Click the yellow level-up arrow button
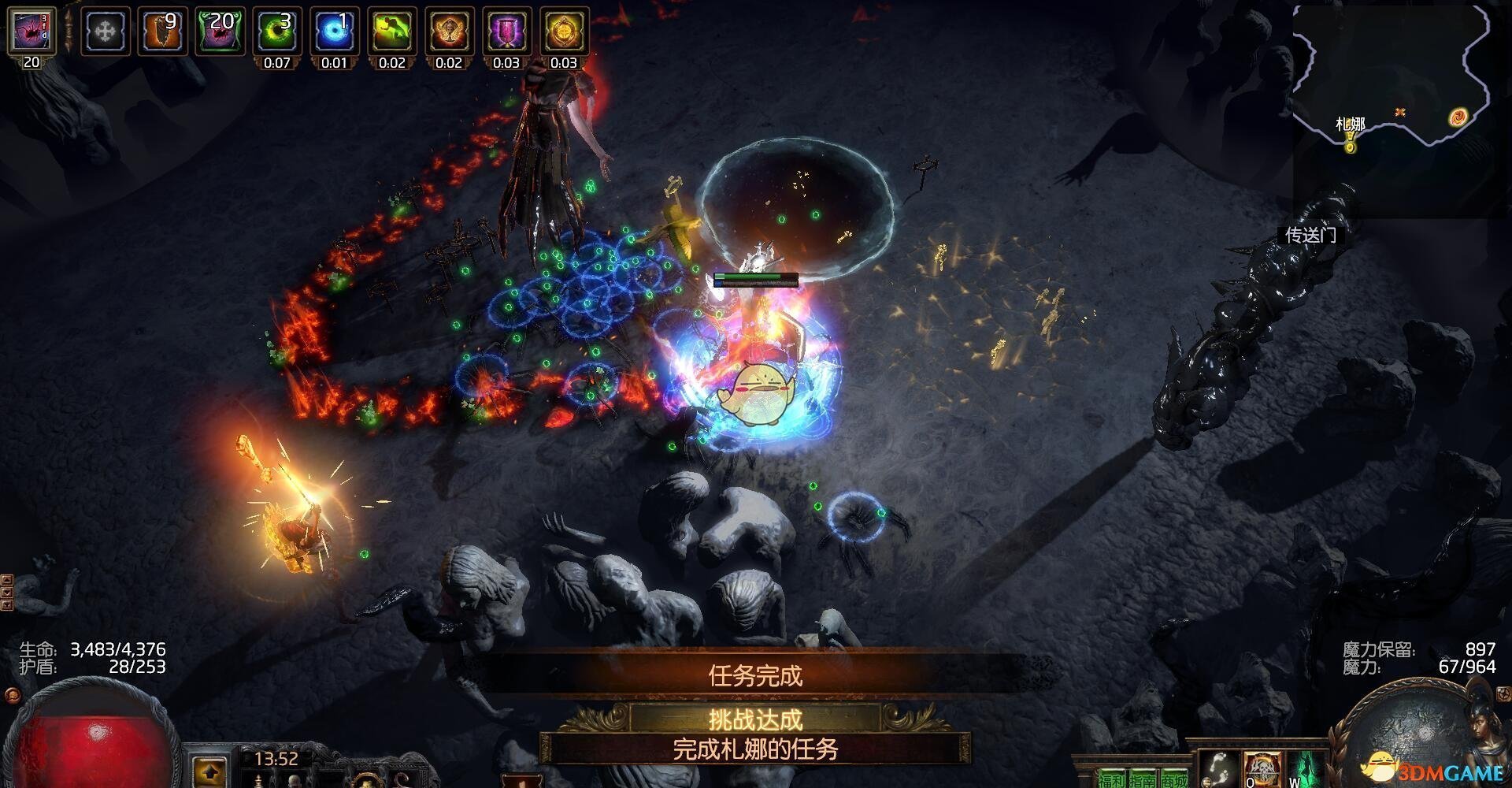1512x788 pixels. pos(209,771)
